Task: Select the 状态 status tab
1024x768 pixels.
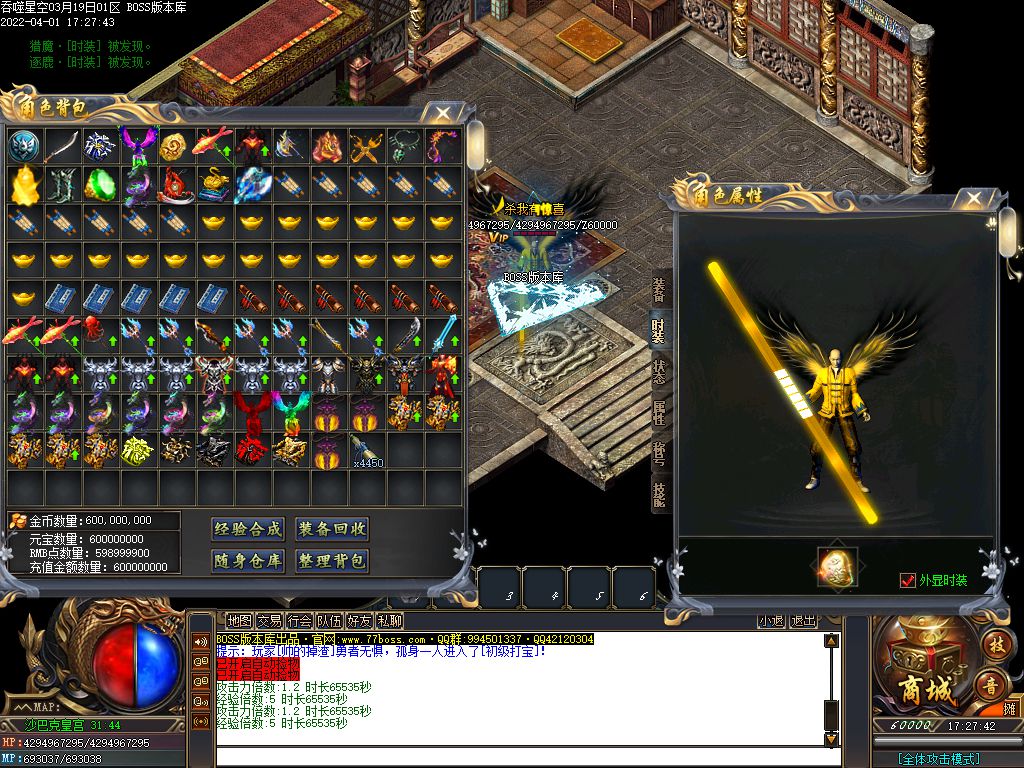Action: point(659,370)
